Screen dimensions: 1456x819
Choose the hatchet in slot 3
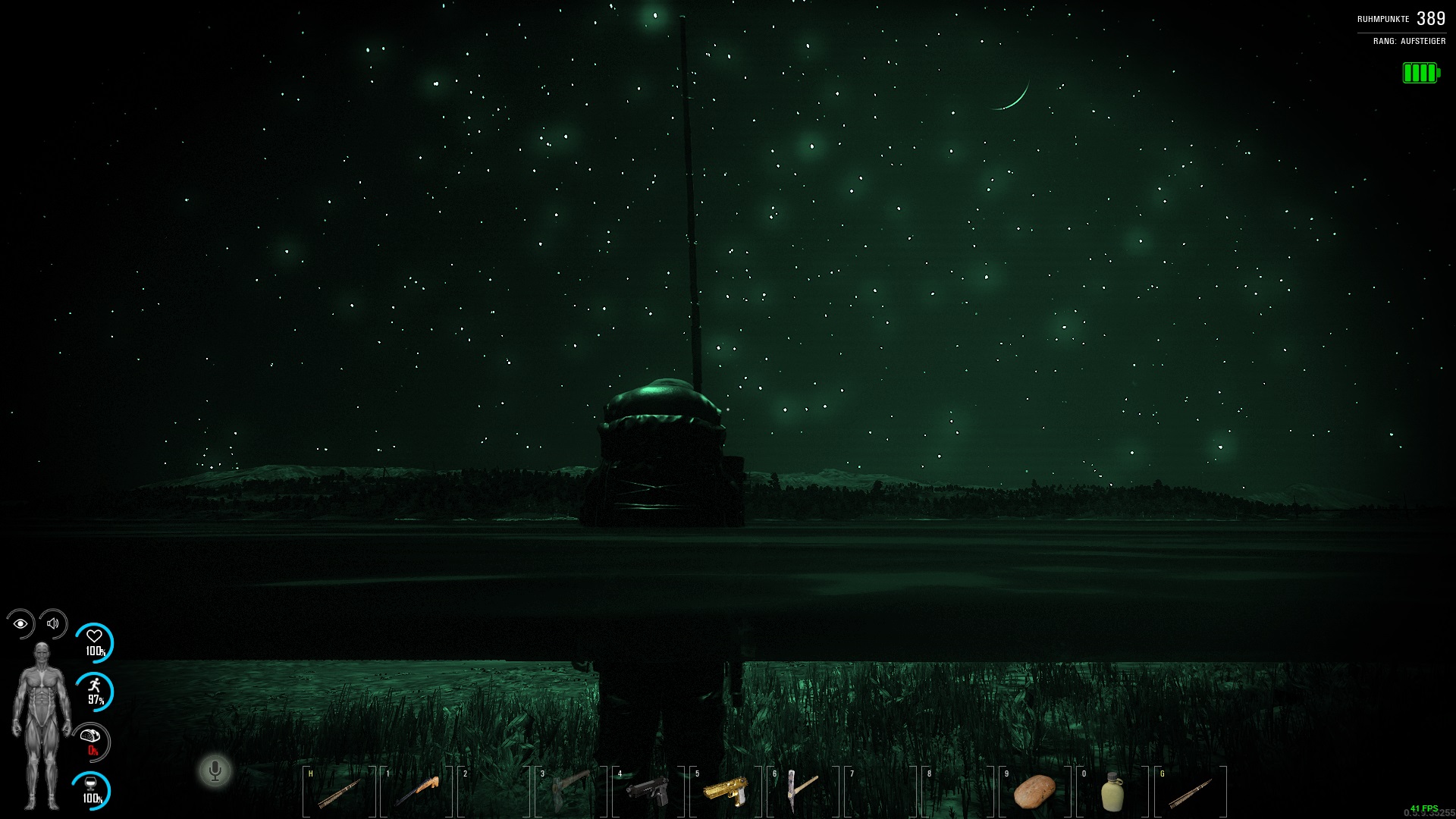coord(570,792)
